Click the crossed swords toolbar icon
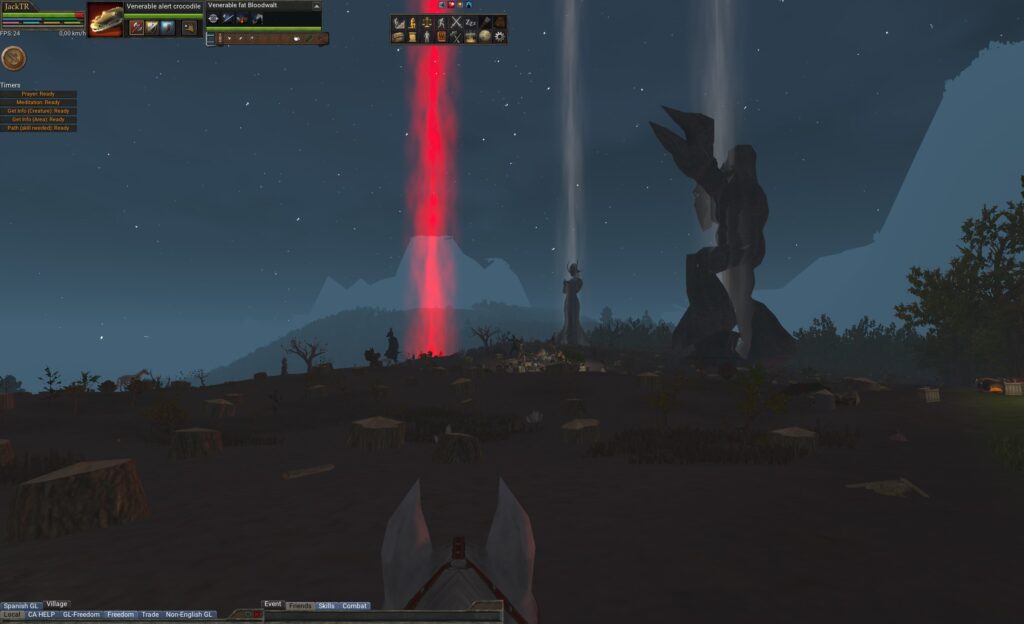This screenshot has height=624, width=1024. [456, 22]
